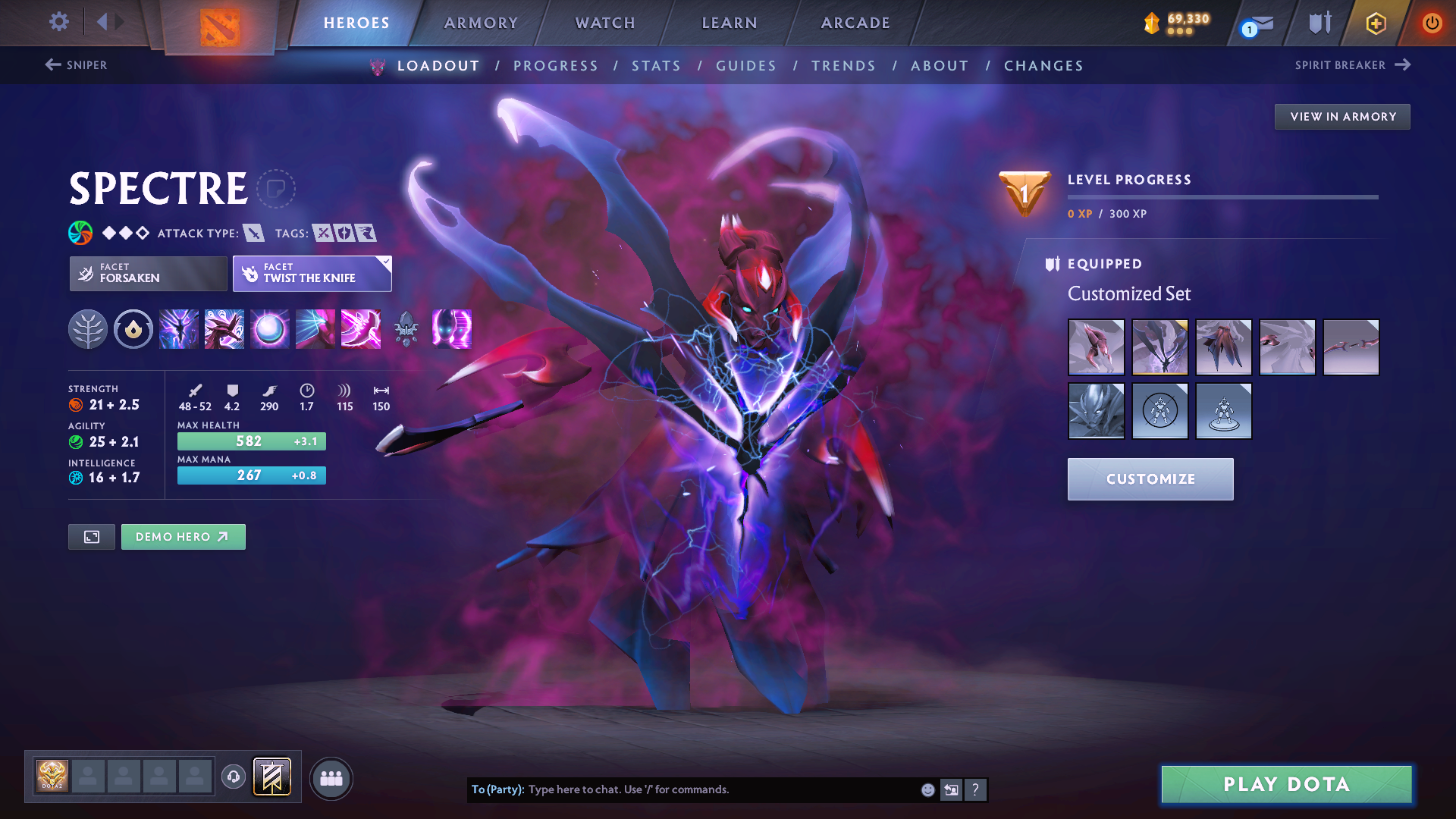Open the find group friends icon
1456x819 pixels.
click(x=331, y=779)
